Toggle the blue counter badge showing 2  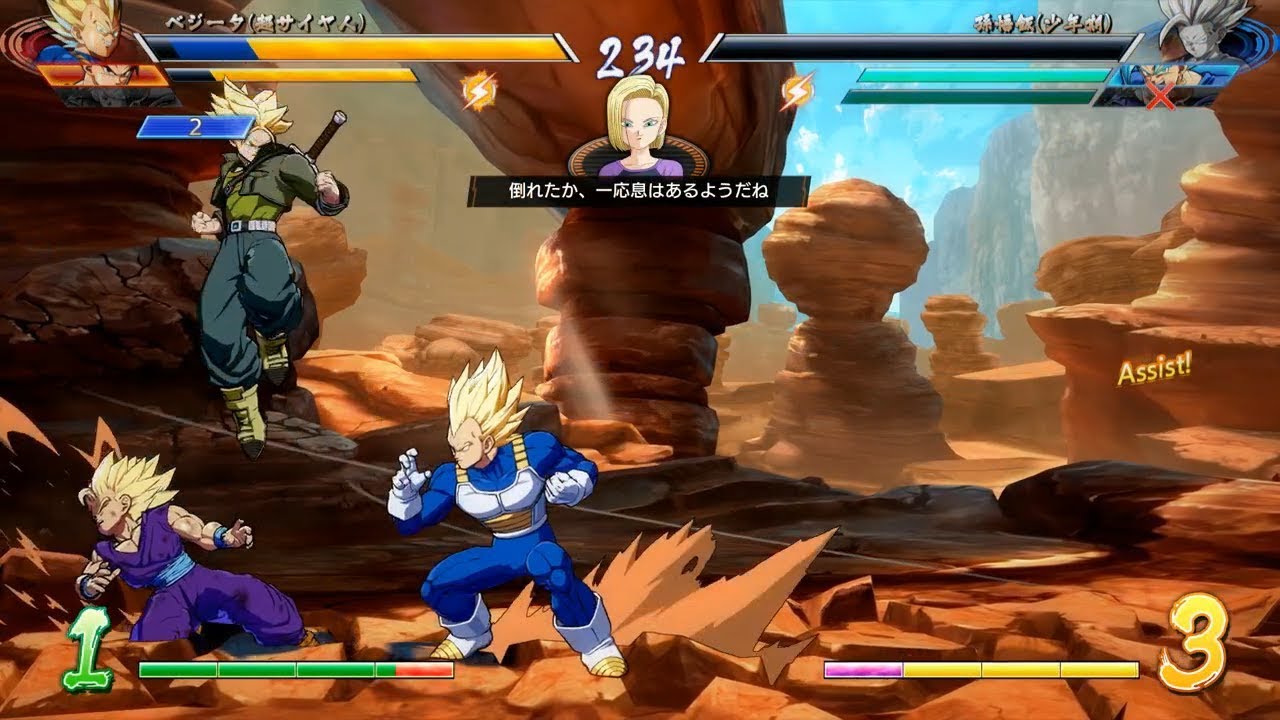197,127
